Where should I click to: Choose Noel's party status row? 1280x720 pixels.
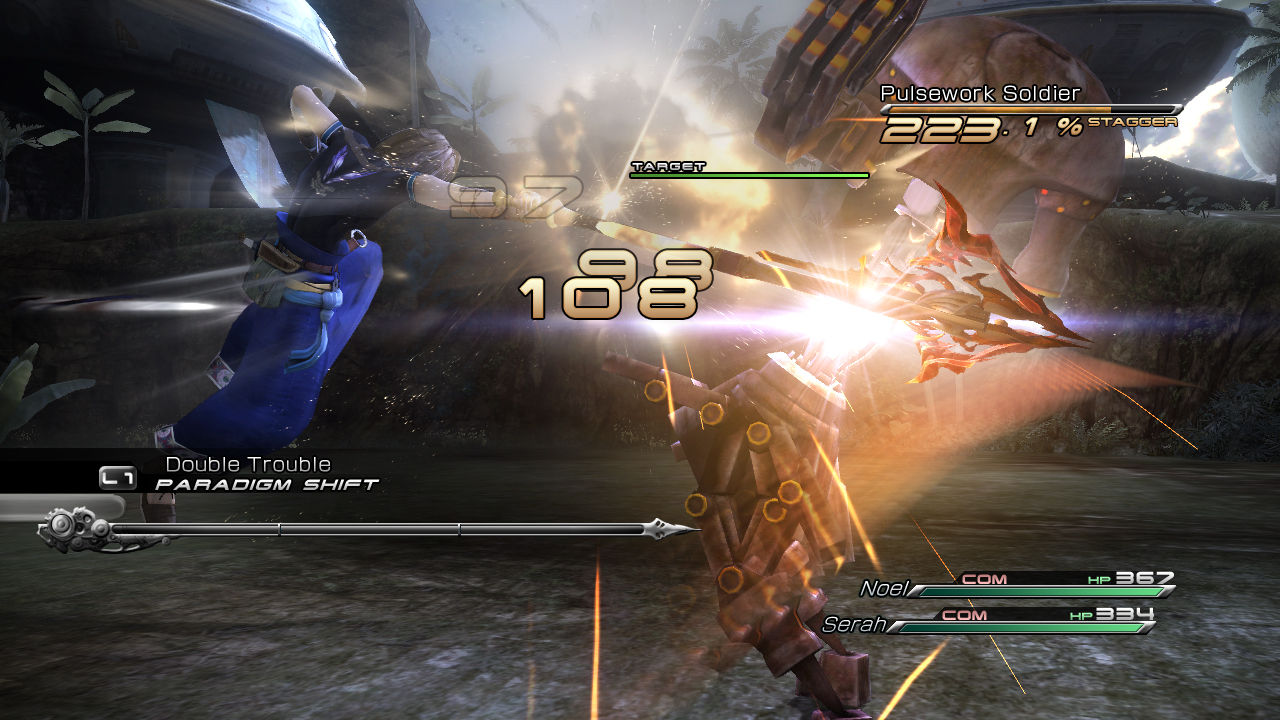(1017, 585)
